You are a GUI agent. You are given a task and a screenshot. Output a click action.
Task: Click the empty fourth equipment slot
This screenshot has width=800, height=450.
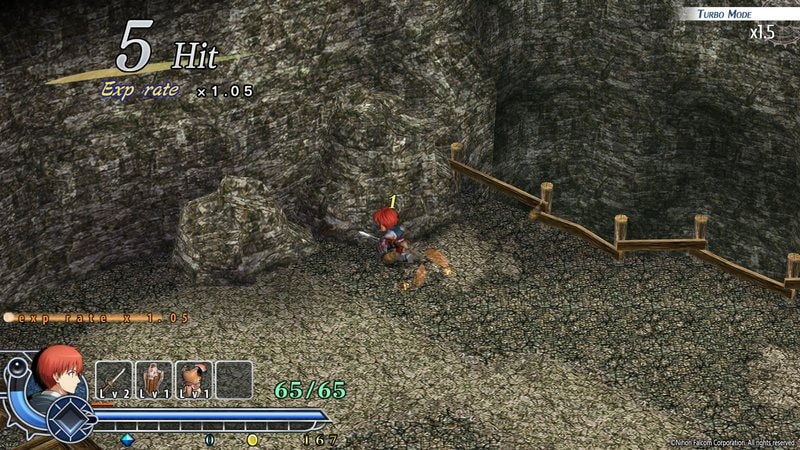click(234, 380)
